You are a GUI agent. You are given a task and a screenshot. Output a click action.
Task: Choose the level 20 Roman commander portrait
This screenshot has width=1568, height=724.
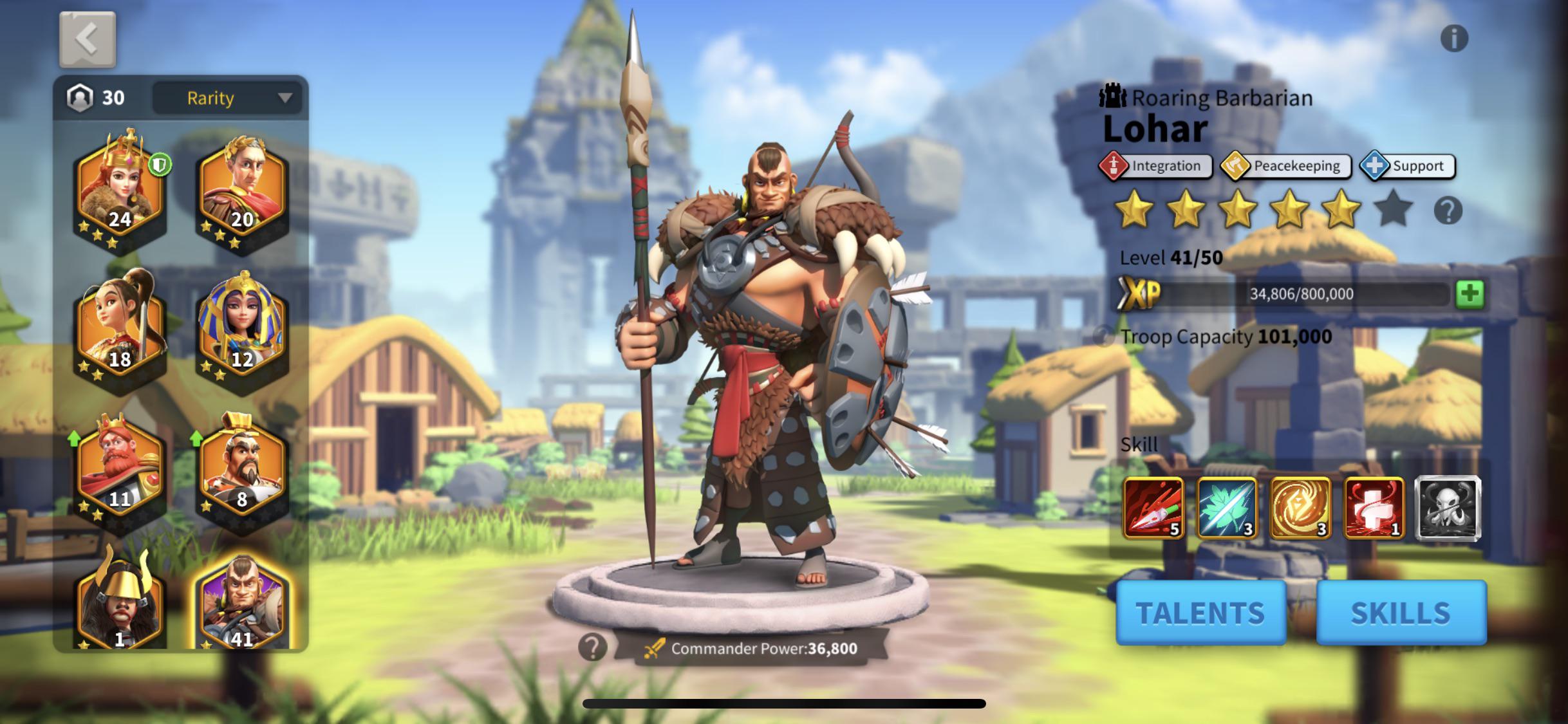pos(241,190)
